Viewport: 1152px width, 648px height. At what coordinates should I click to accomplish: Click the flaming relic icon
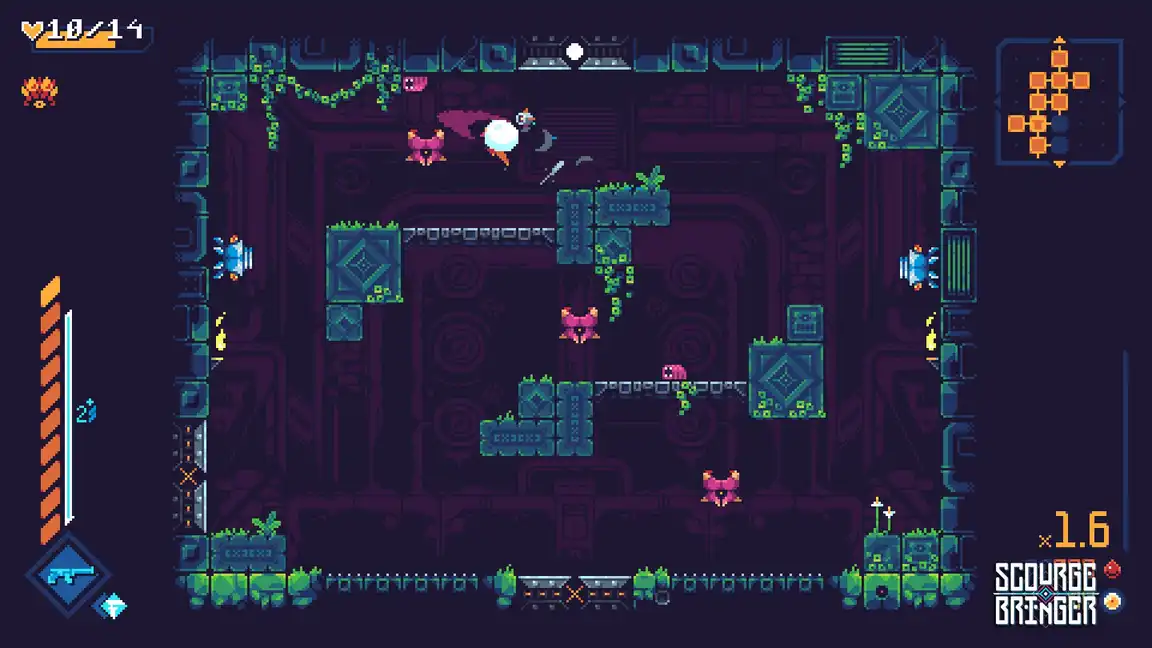click(39, 93)
